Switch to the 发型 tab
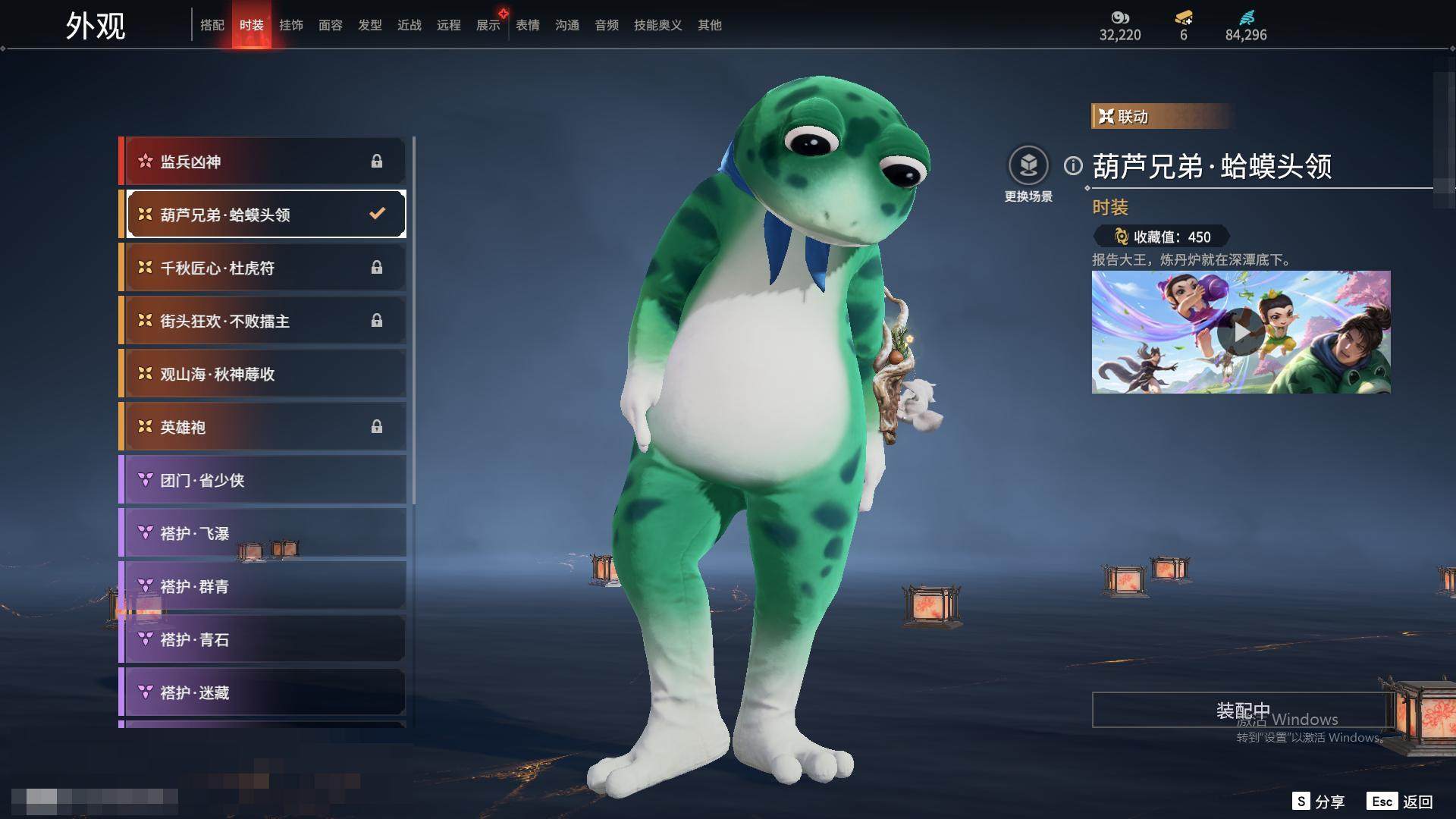 tap(370, 25)
